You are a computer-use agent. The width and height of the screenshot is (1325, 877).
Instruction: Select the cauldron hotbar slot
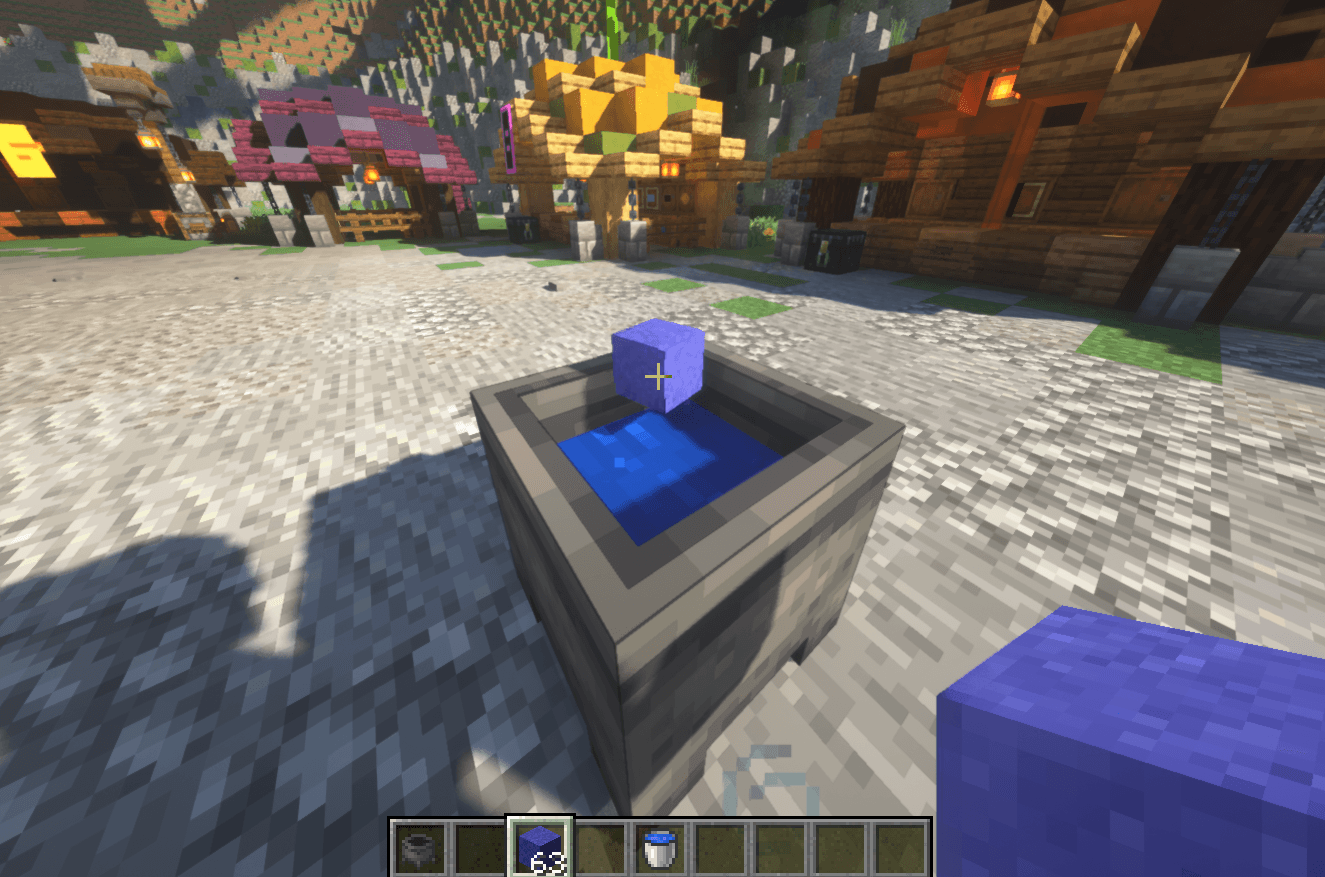click(419, 847)
